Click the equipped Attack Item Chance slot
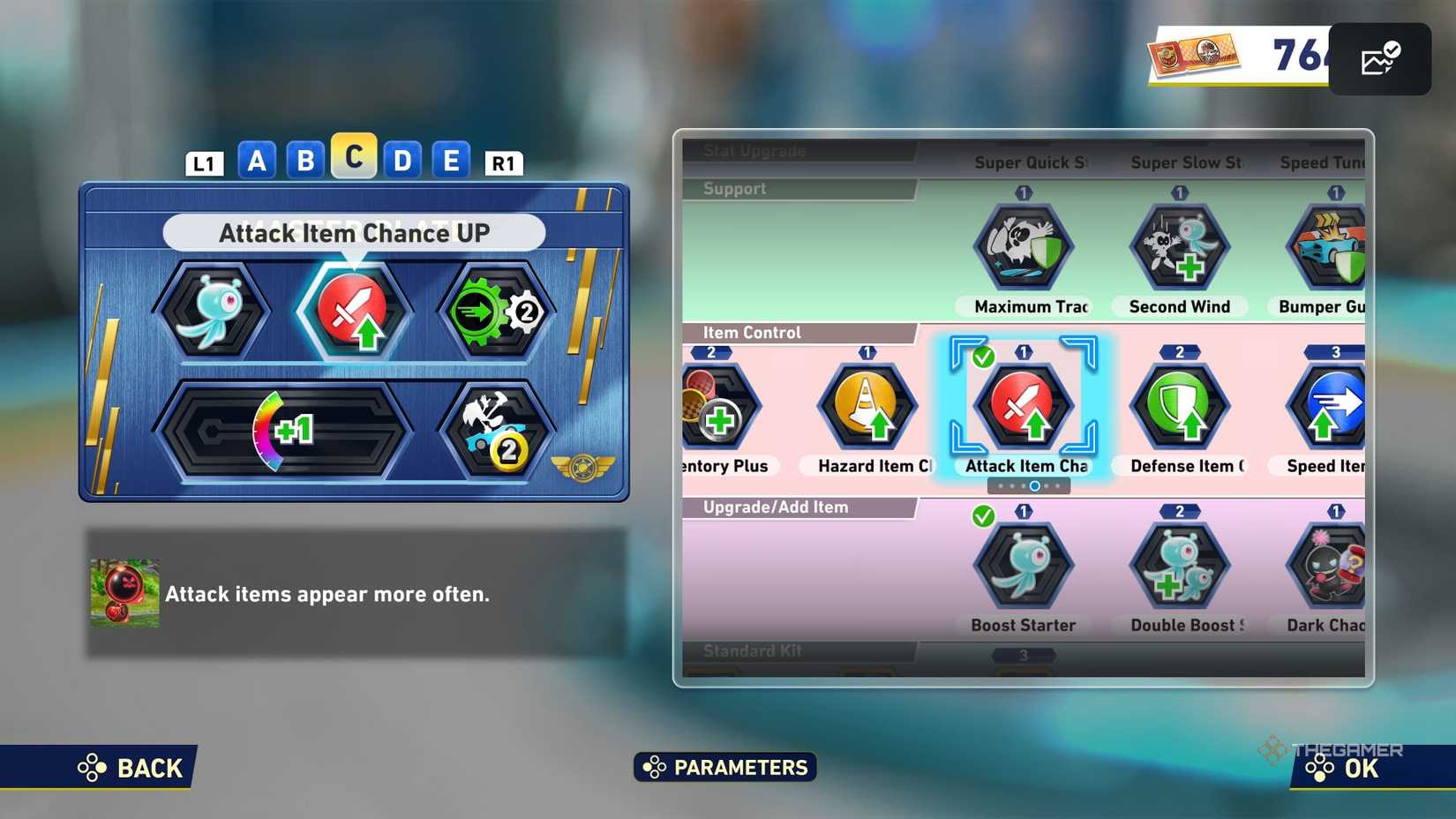Screen dimensions: 1456x819 click(354, 311)
